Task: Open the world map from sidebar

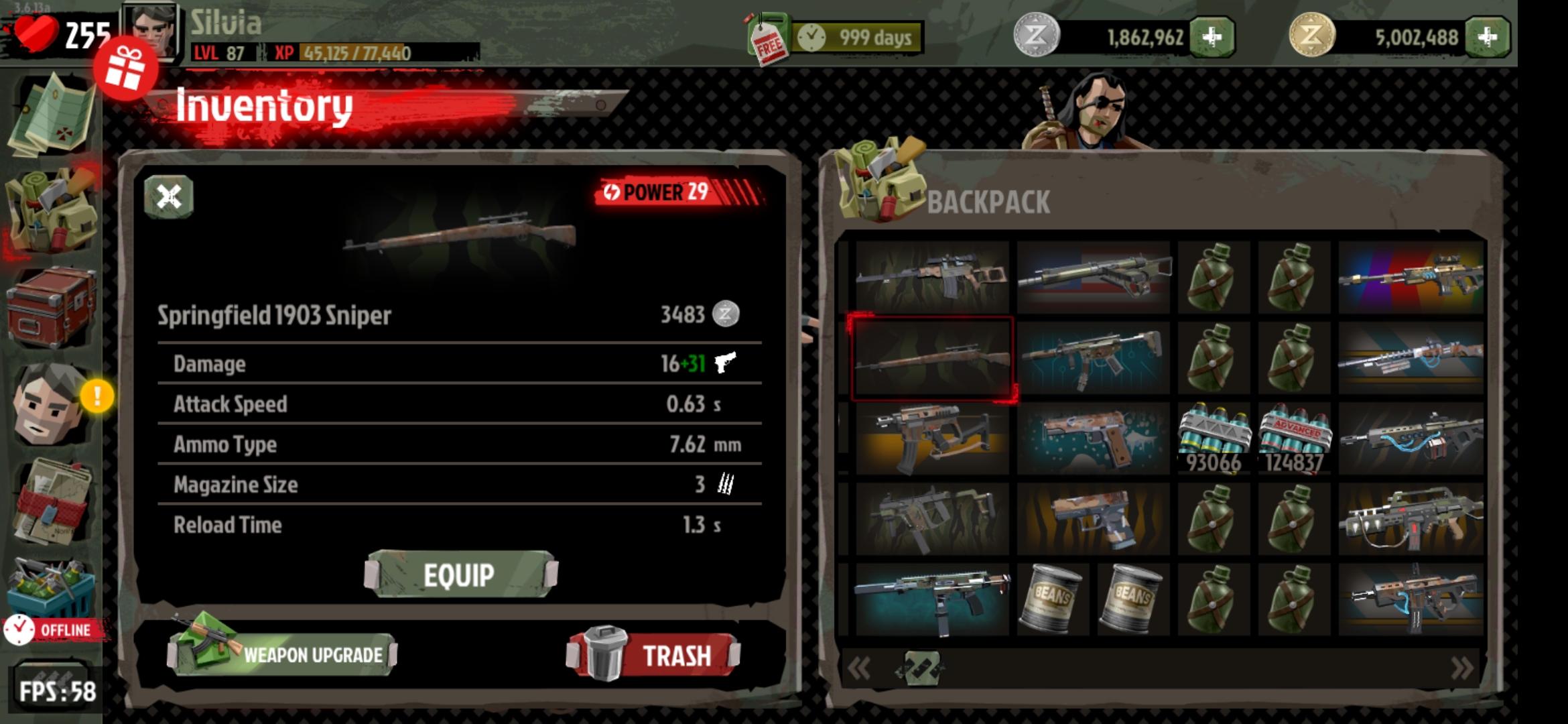Action: 51,114
